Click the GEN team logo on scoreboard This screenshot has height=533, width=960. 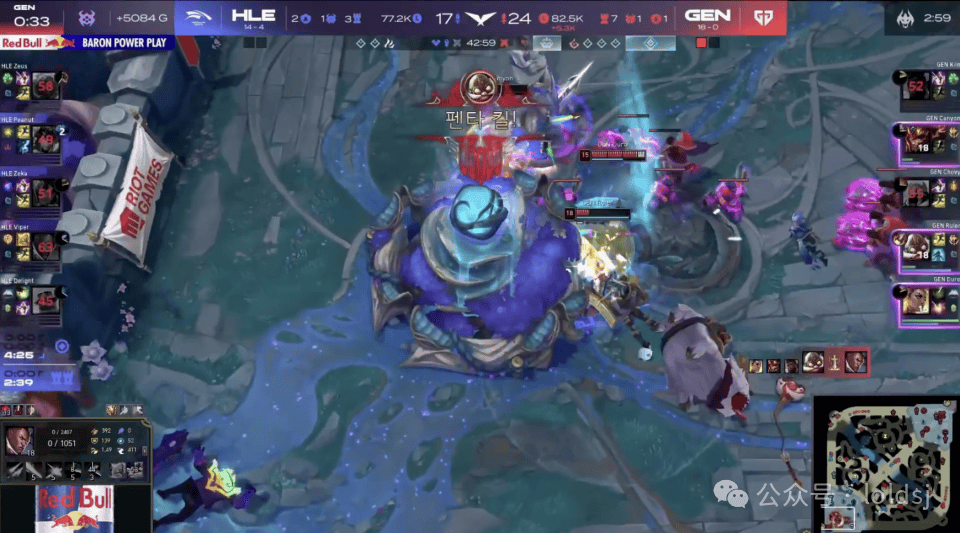coord(765,17)
